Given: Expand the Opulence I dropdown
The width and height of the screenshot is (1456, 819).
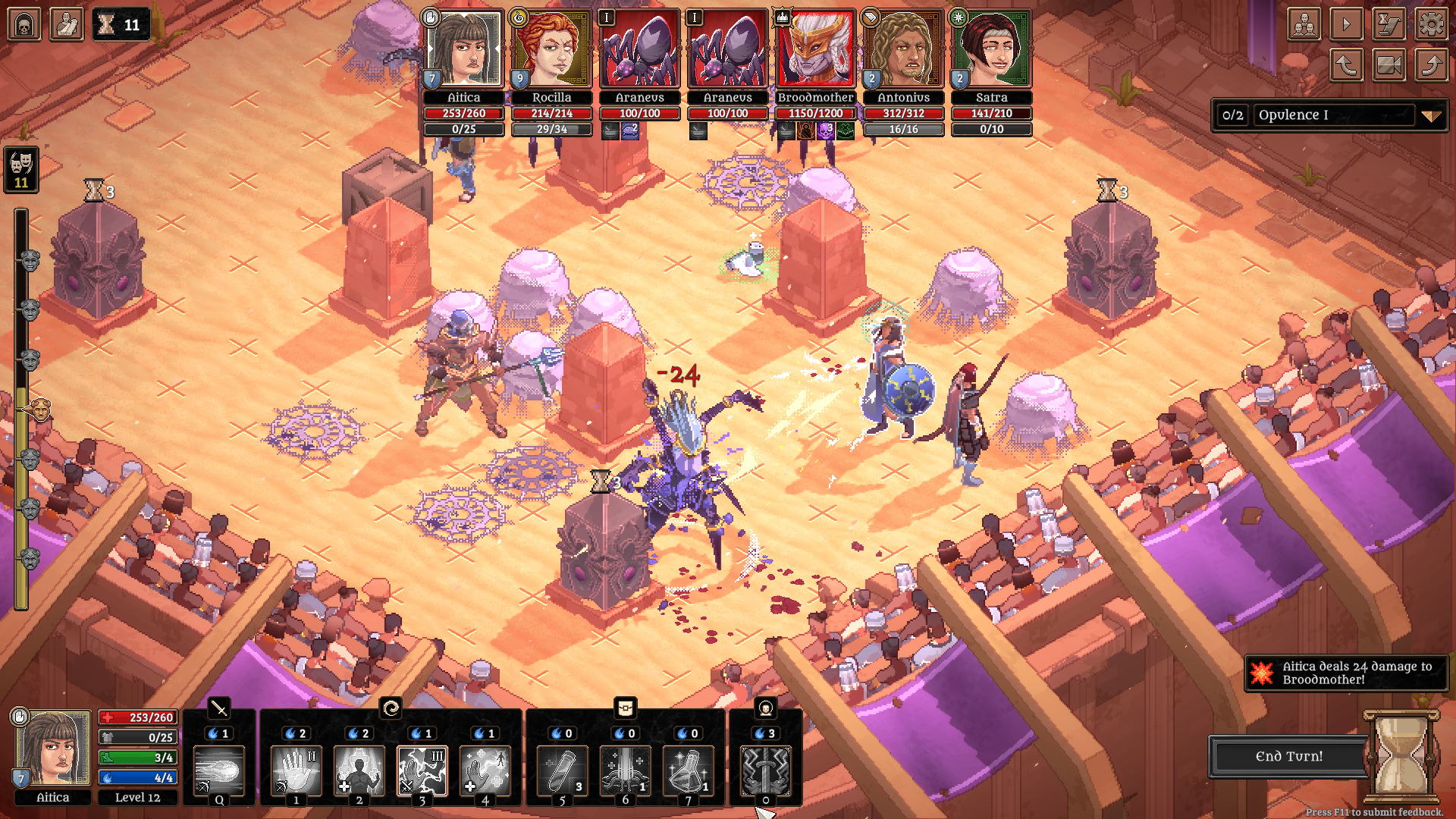Looking at the screenshot, I should pyautogui.click(x=1430, y=116).
